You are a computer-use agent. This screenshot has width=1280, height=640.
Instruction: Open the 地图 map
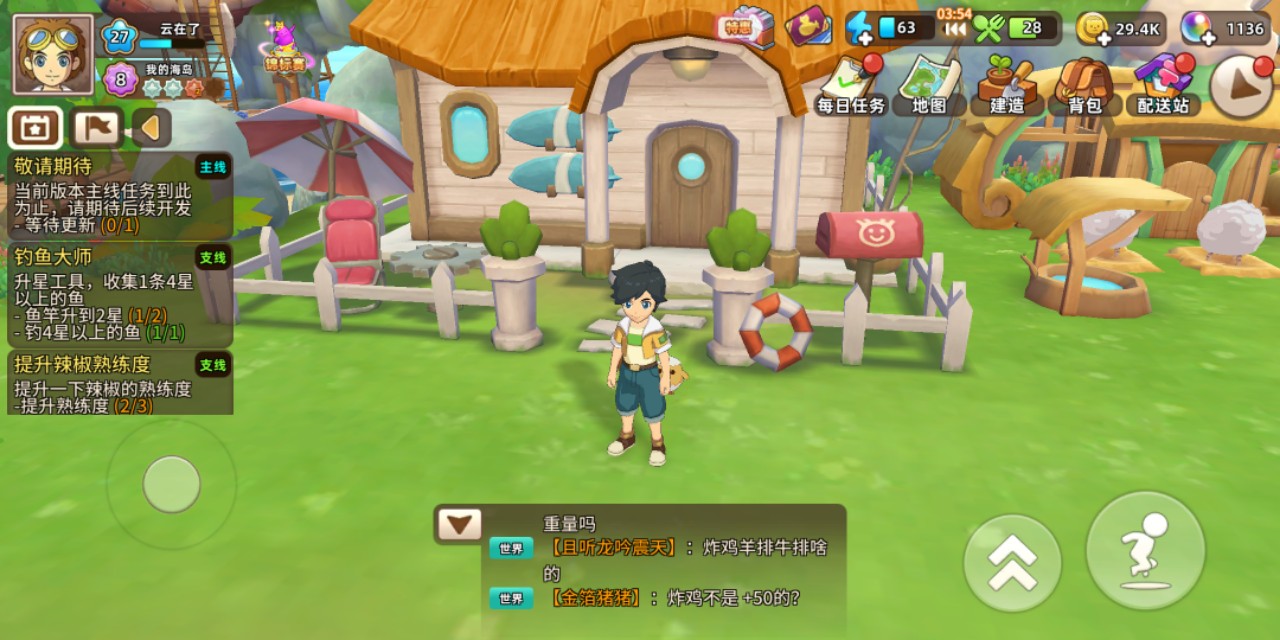(x=929, y=86)
